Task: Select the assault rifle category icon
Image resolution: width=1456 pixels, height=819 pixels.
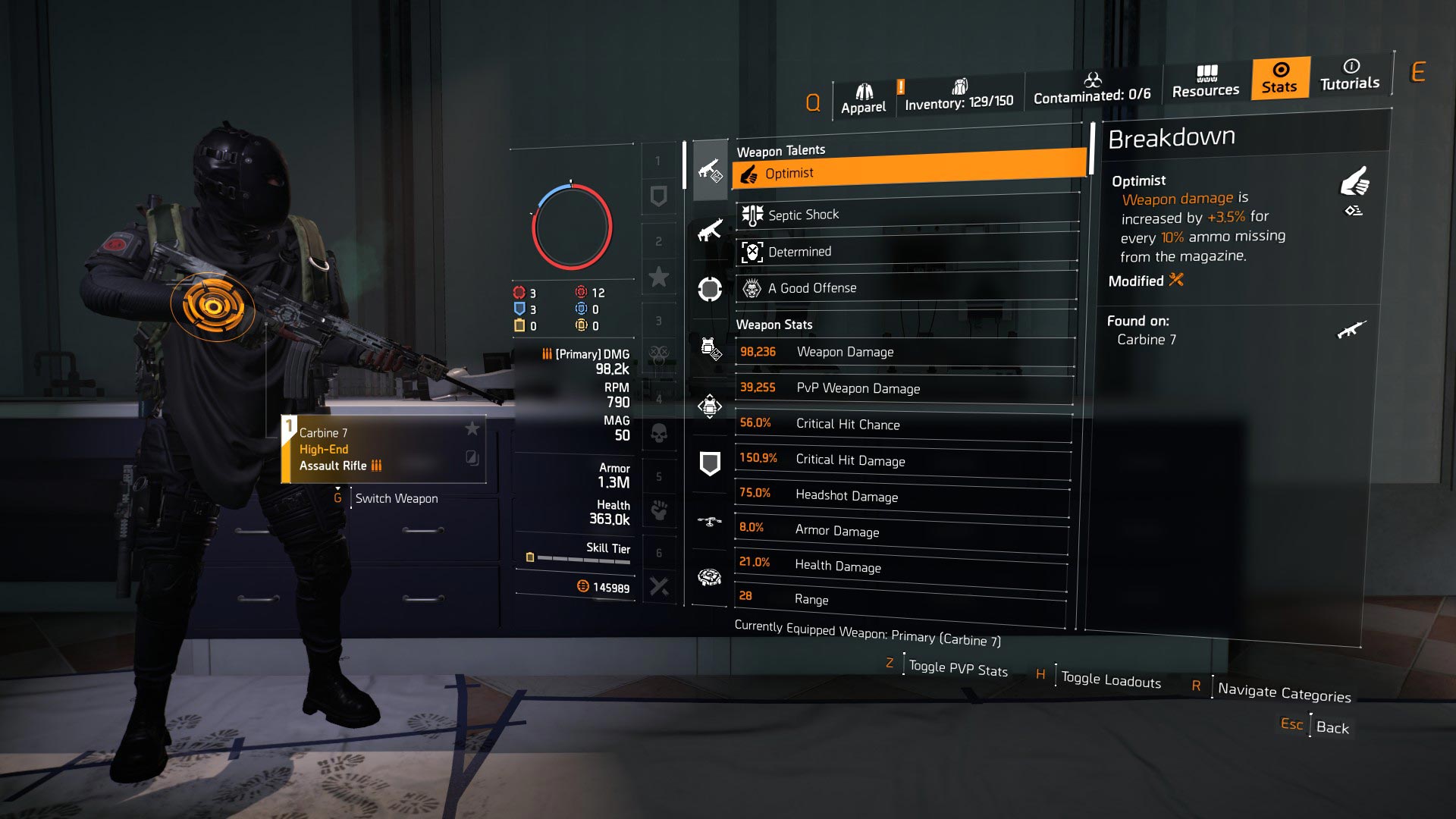Action: (710, 171)
